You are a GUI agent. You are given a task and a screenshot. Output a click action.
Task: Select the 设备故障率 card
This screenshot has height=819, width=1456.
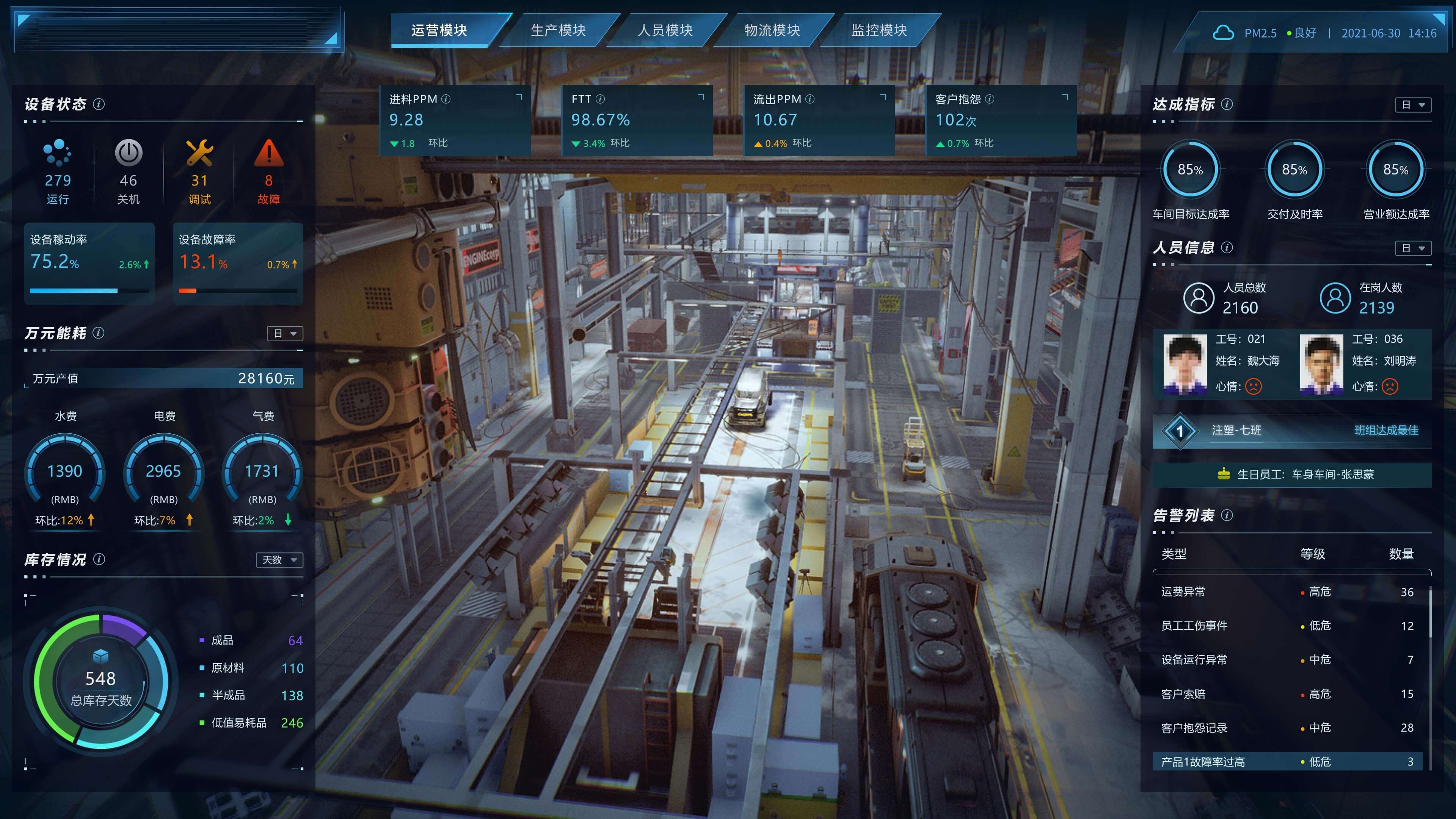click(x=238, y=264)
